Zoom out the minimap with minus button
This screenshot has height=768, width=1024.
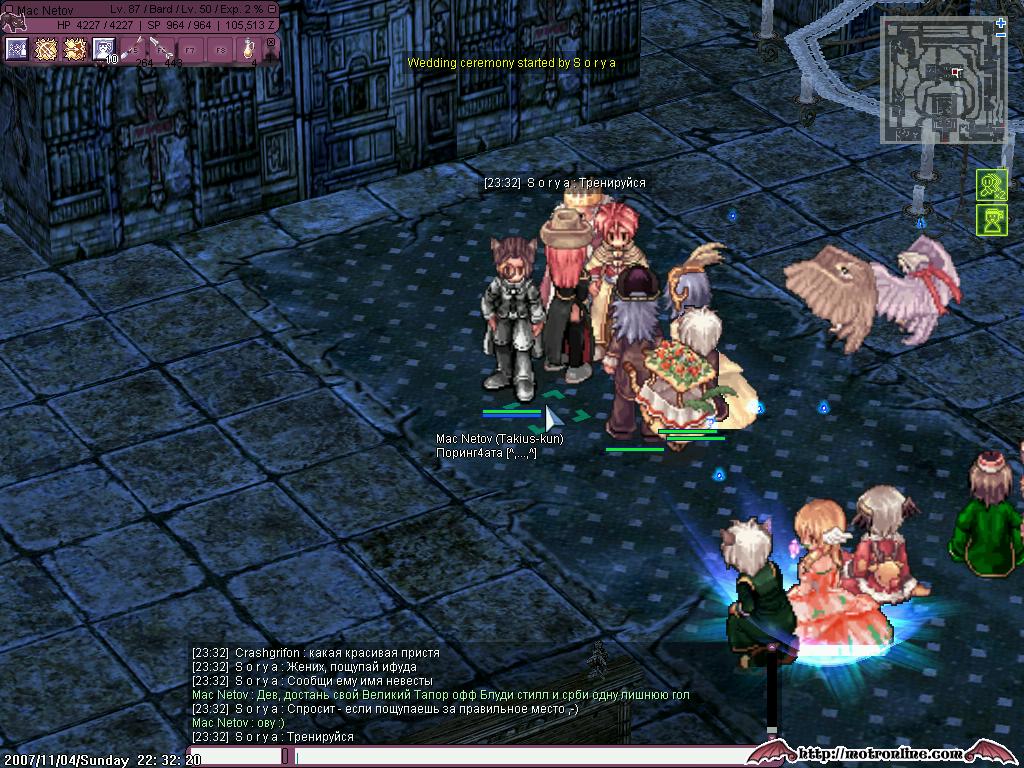pyautogui.click(x=1001, y=34)
